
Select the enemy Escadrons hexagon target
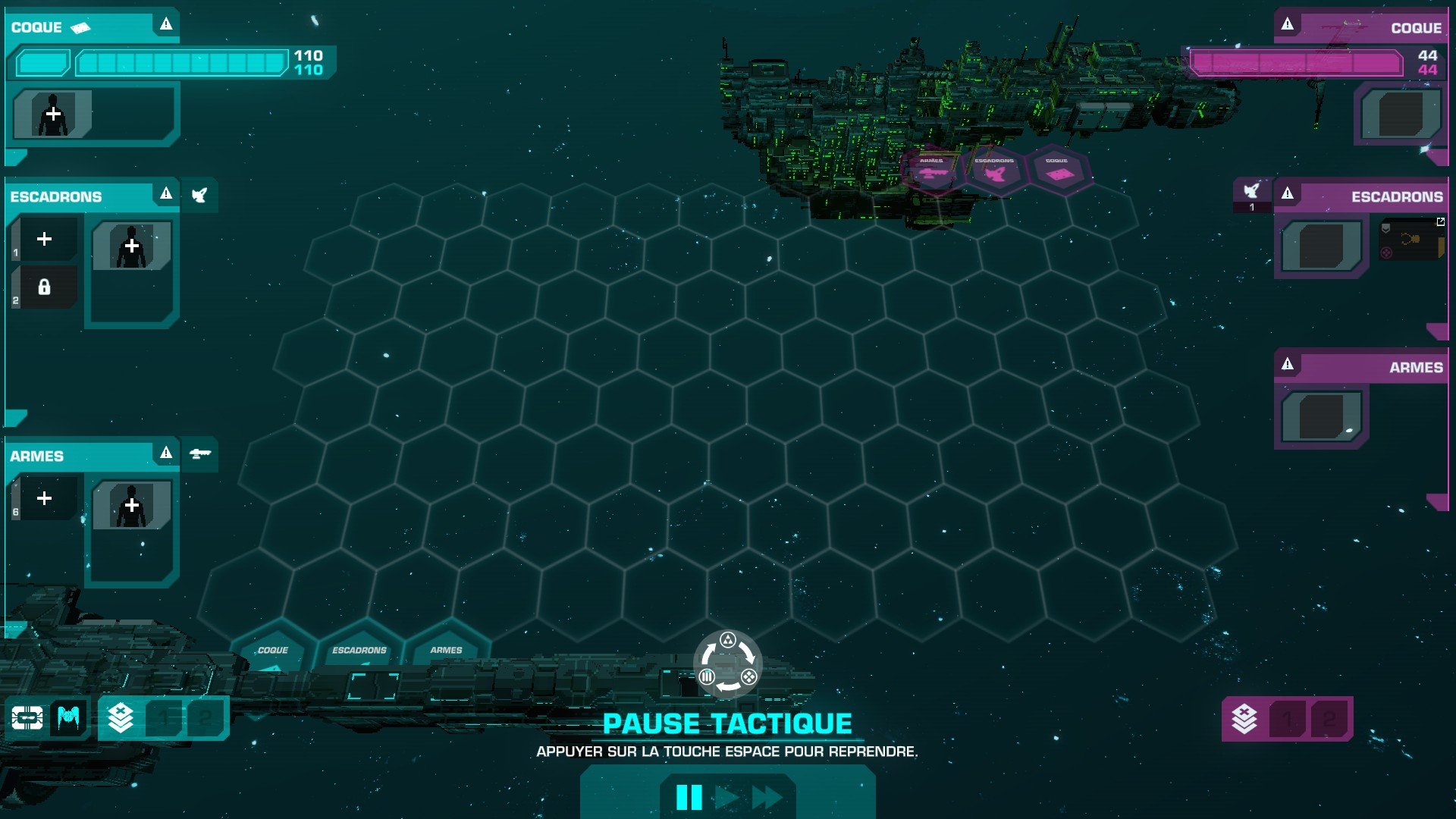pos(994,171)
